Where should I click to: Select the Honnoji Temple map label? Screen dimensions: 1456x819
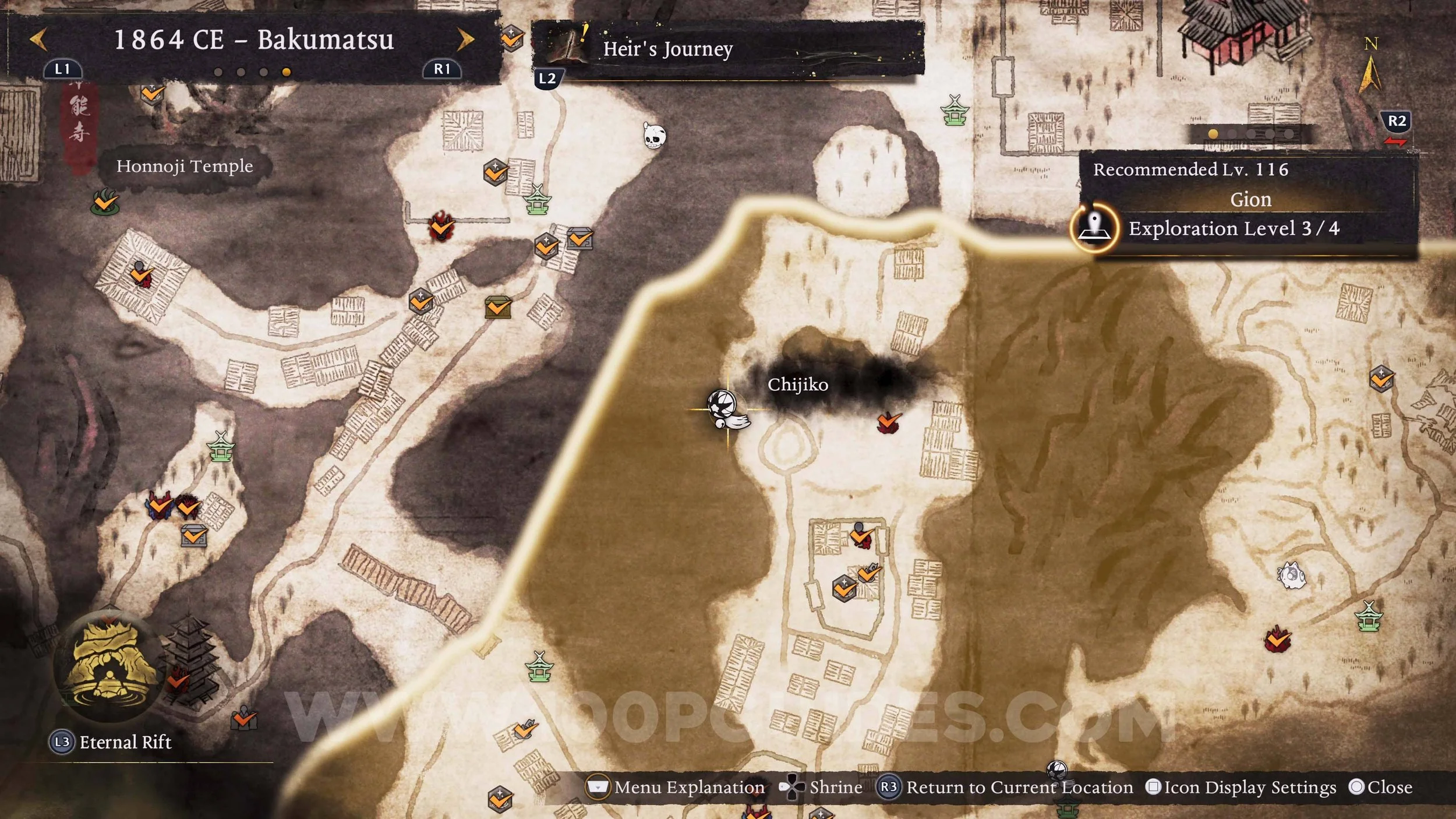pos(185,167)
